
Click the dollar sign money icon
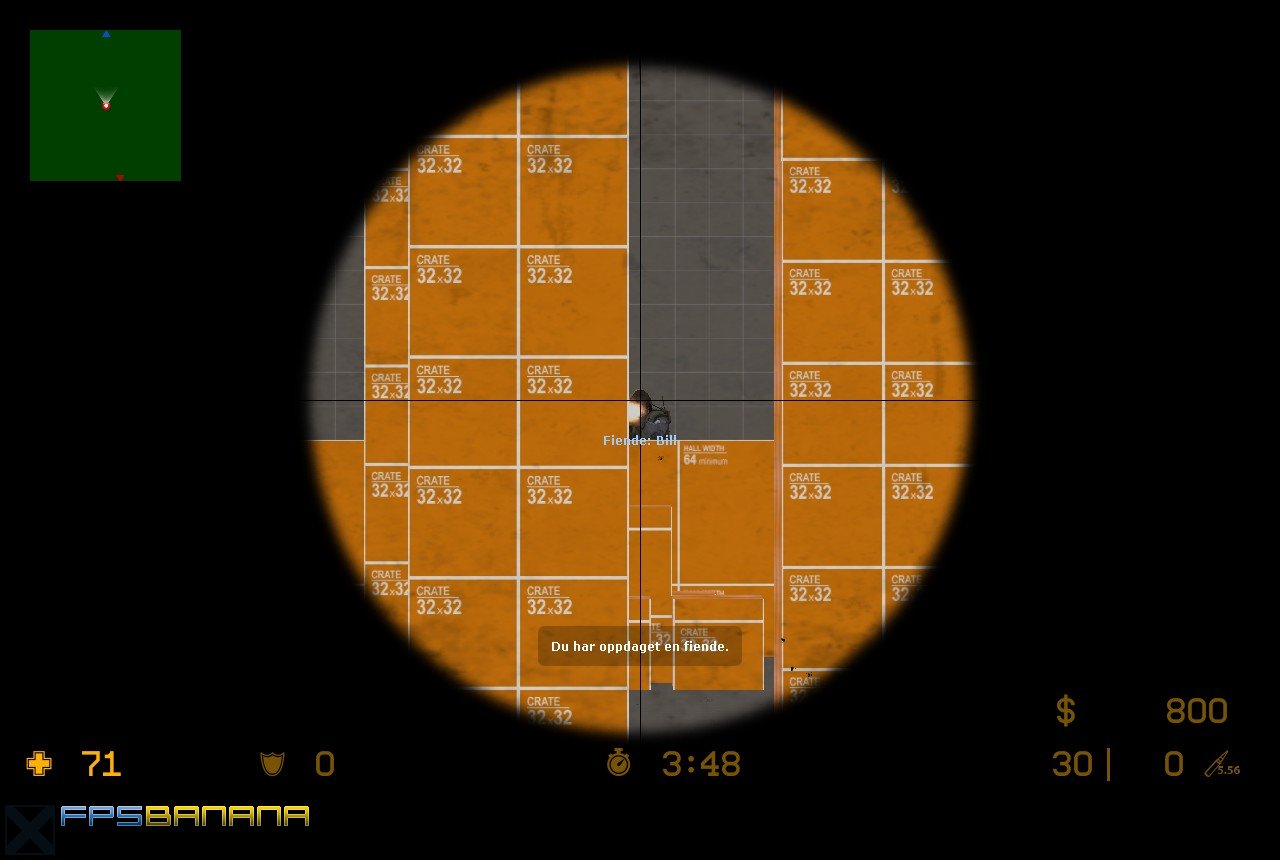pos(1066,710)
